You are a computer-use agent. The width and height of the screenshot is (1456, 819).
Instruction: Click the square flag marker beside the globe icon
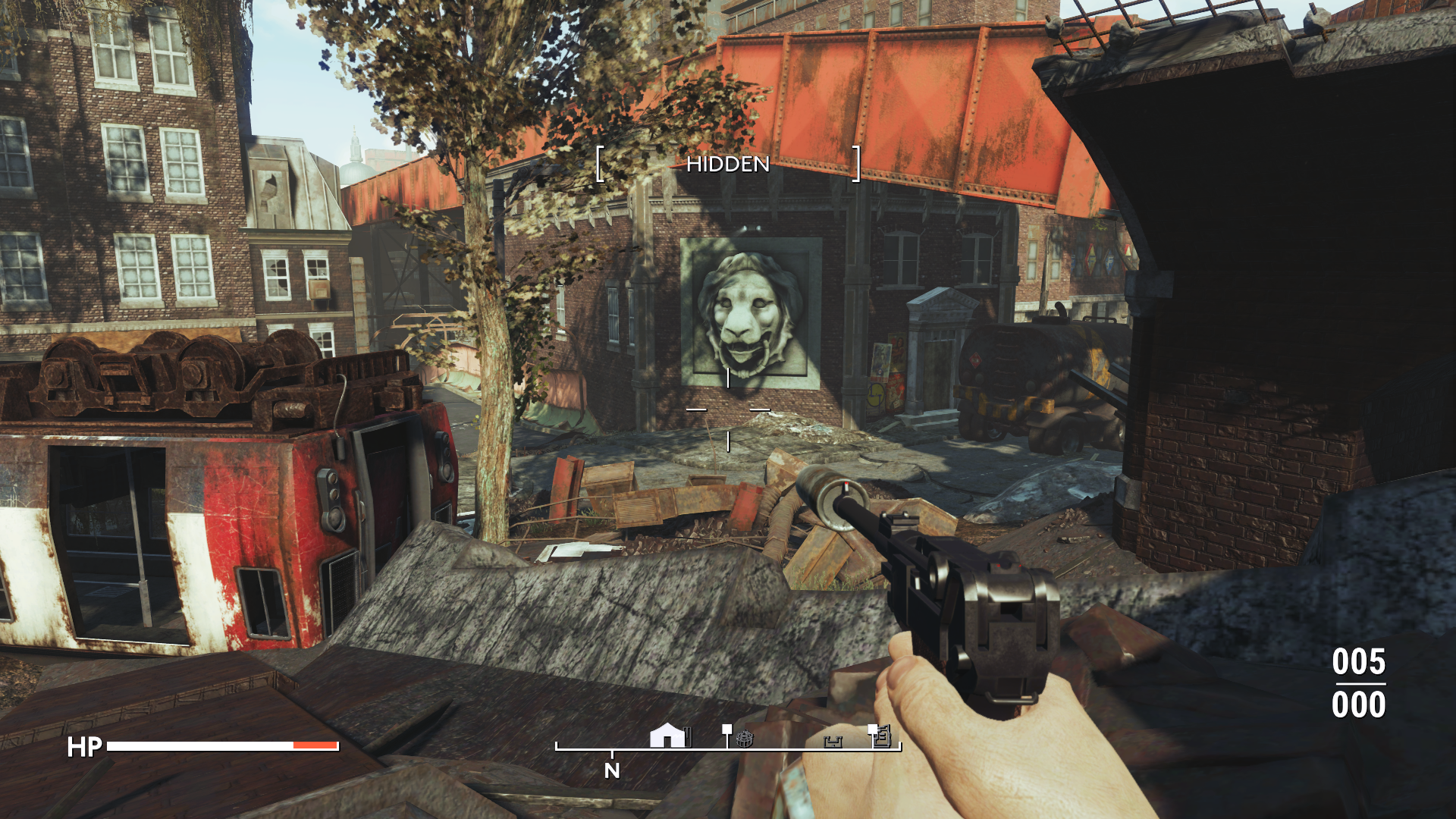click(x=727, y=730)
